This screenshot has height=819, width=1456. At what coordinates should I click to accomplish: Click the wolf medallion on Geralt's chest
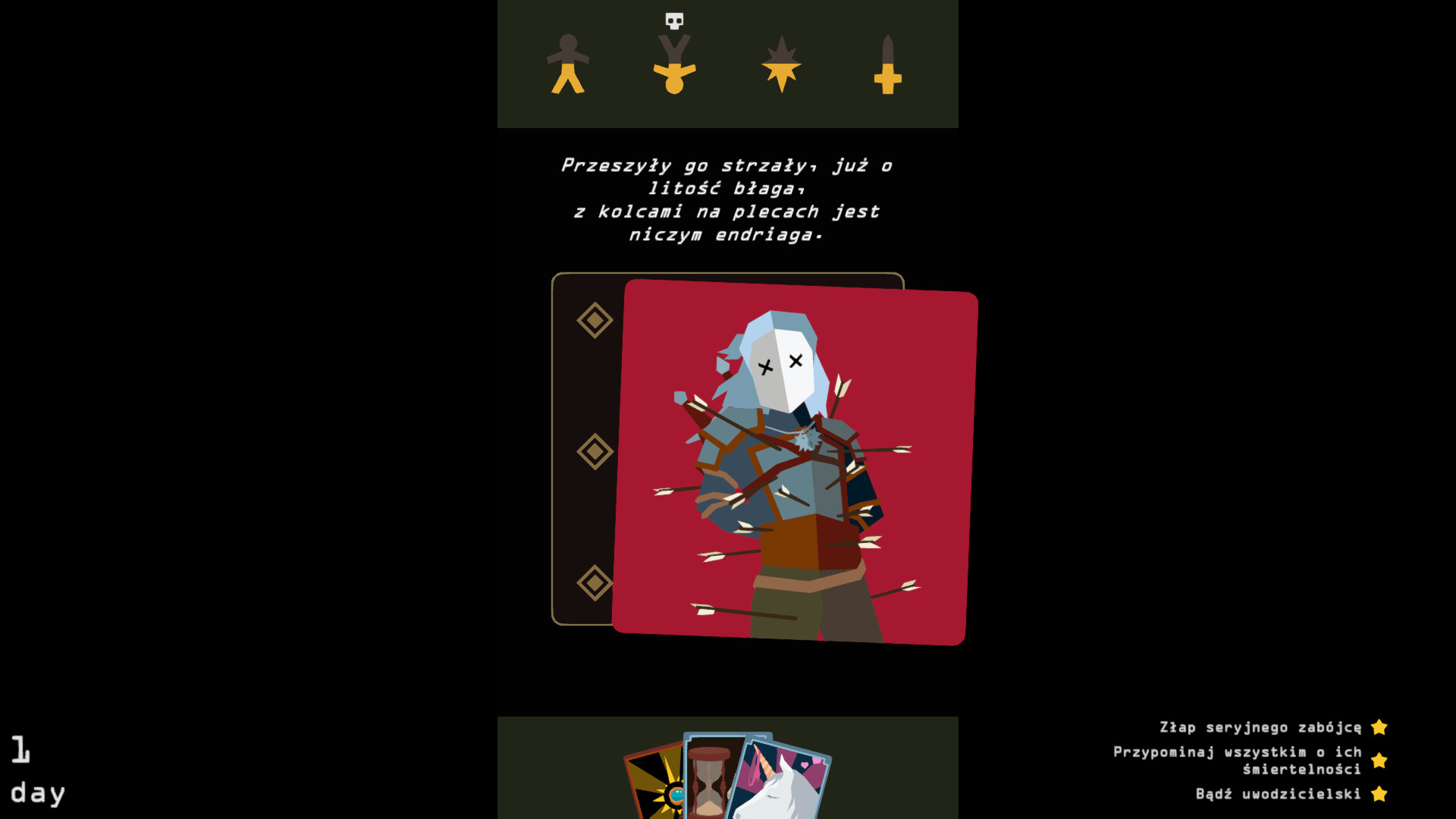[x=808, y=438]
